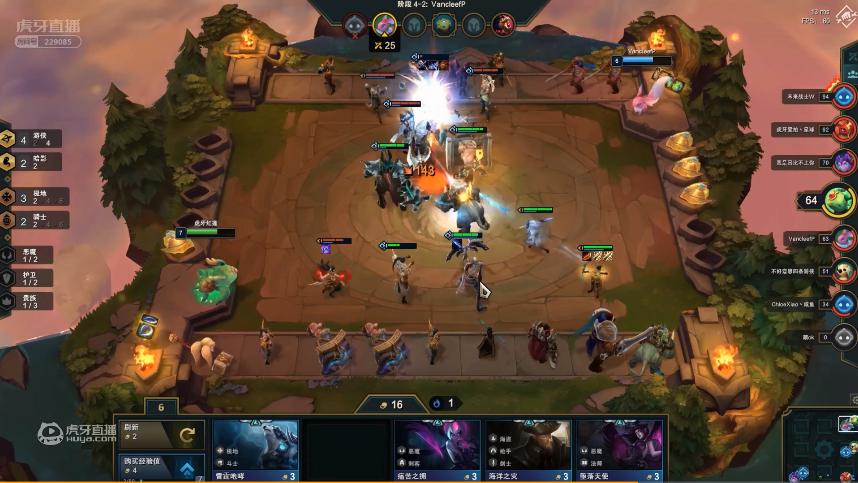This screenshot has height=483, width=858.
Task: Show the 游侠 trait details
Action: tap(30, 139)
